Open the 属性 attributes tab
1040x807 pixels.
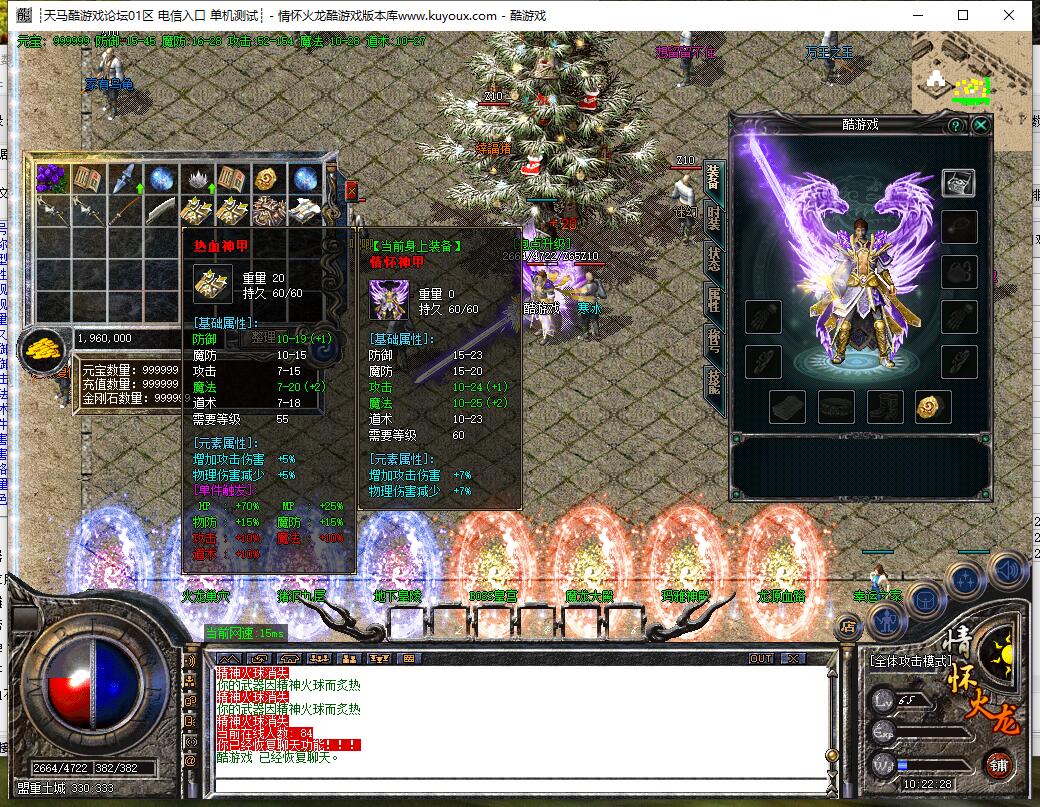coord(714,298)
